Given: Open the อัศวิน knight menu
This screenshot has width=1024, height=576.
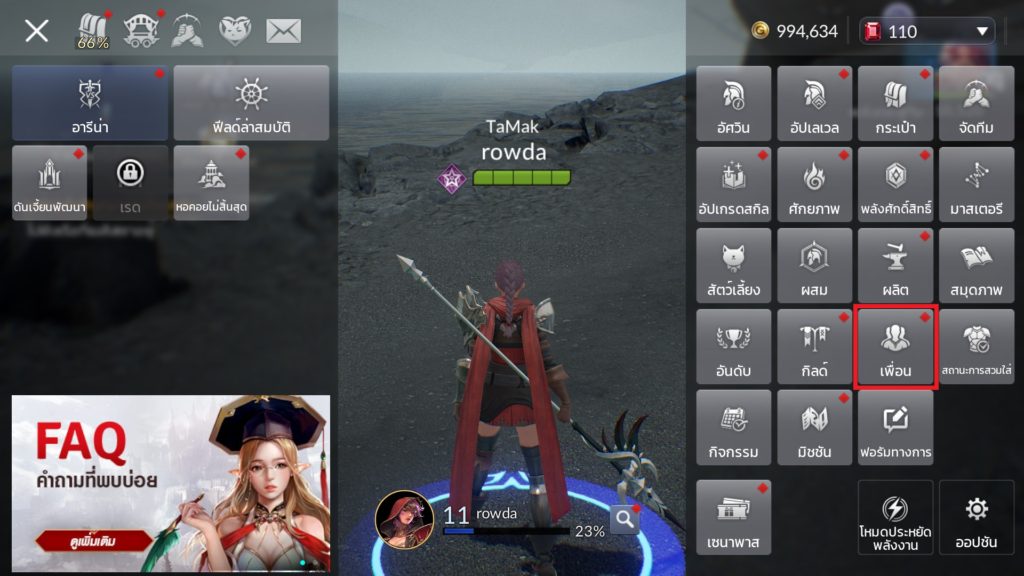Looking at the screenshot, I should 733,103.
